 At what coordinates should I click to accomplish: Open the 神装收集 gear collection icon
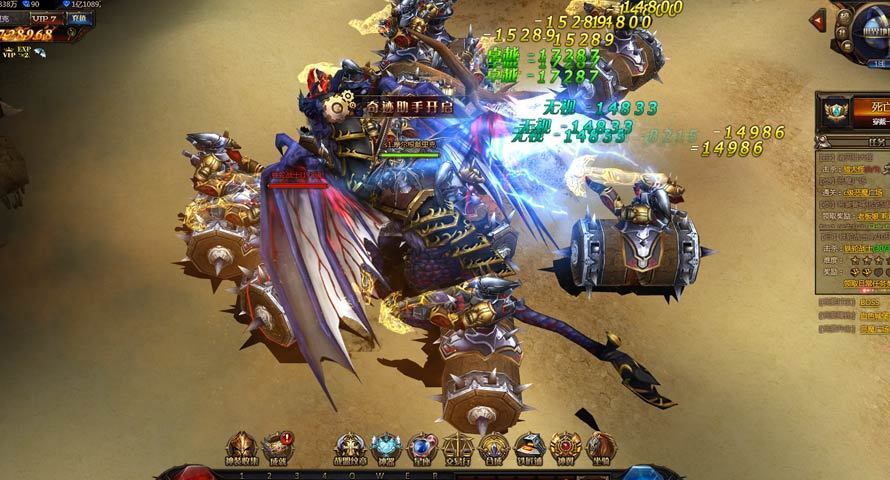click(242, 446)
